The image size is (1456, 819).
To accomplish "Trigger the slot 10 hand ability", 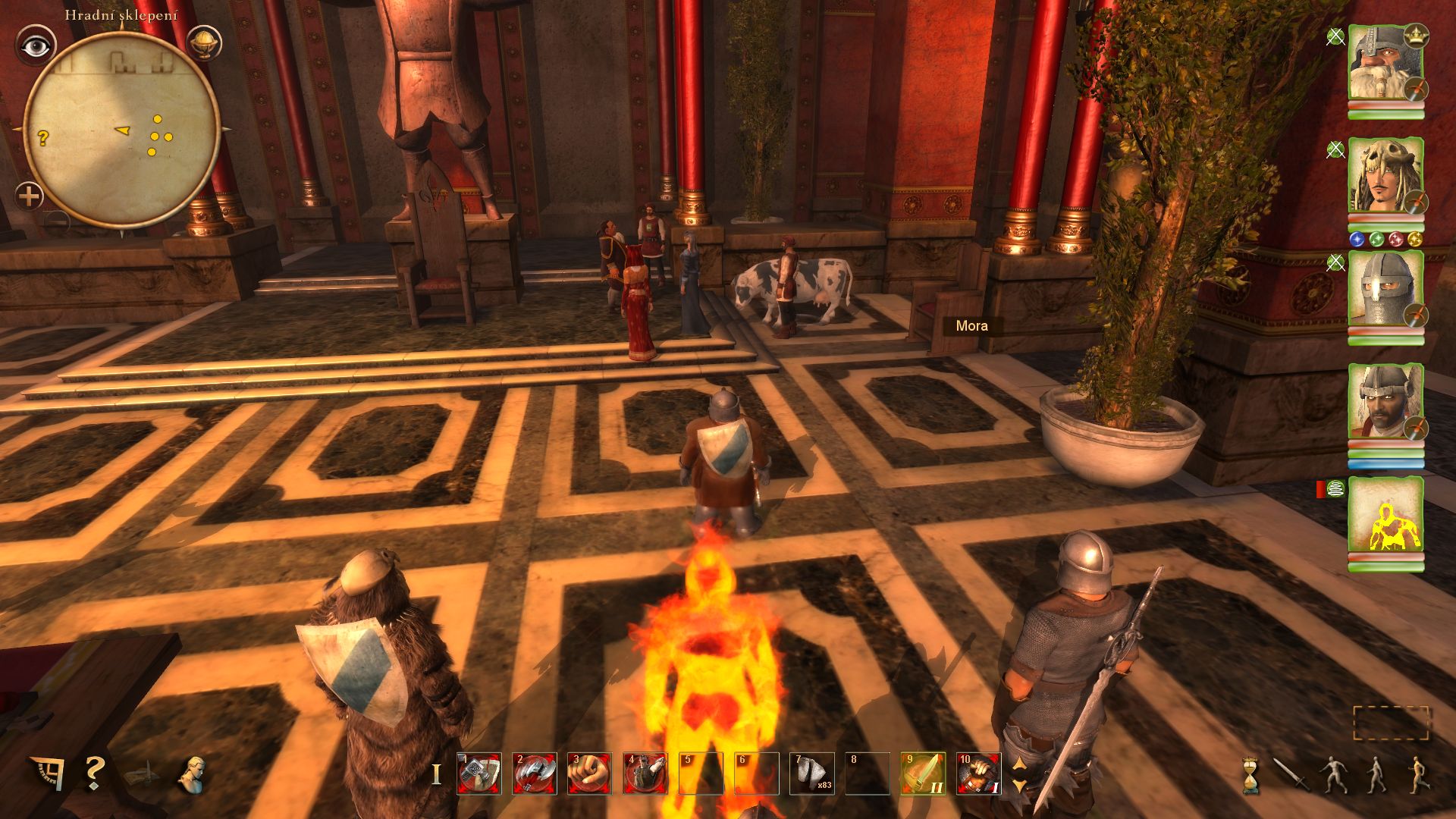I will (978, 773).
